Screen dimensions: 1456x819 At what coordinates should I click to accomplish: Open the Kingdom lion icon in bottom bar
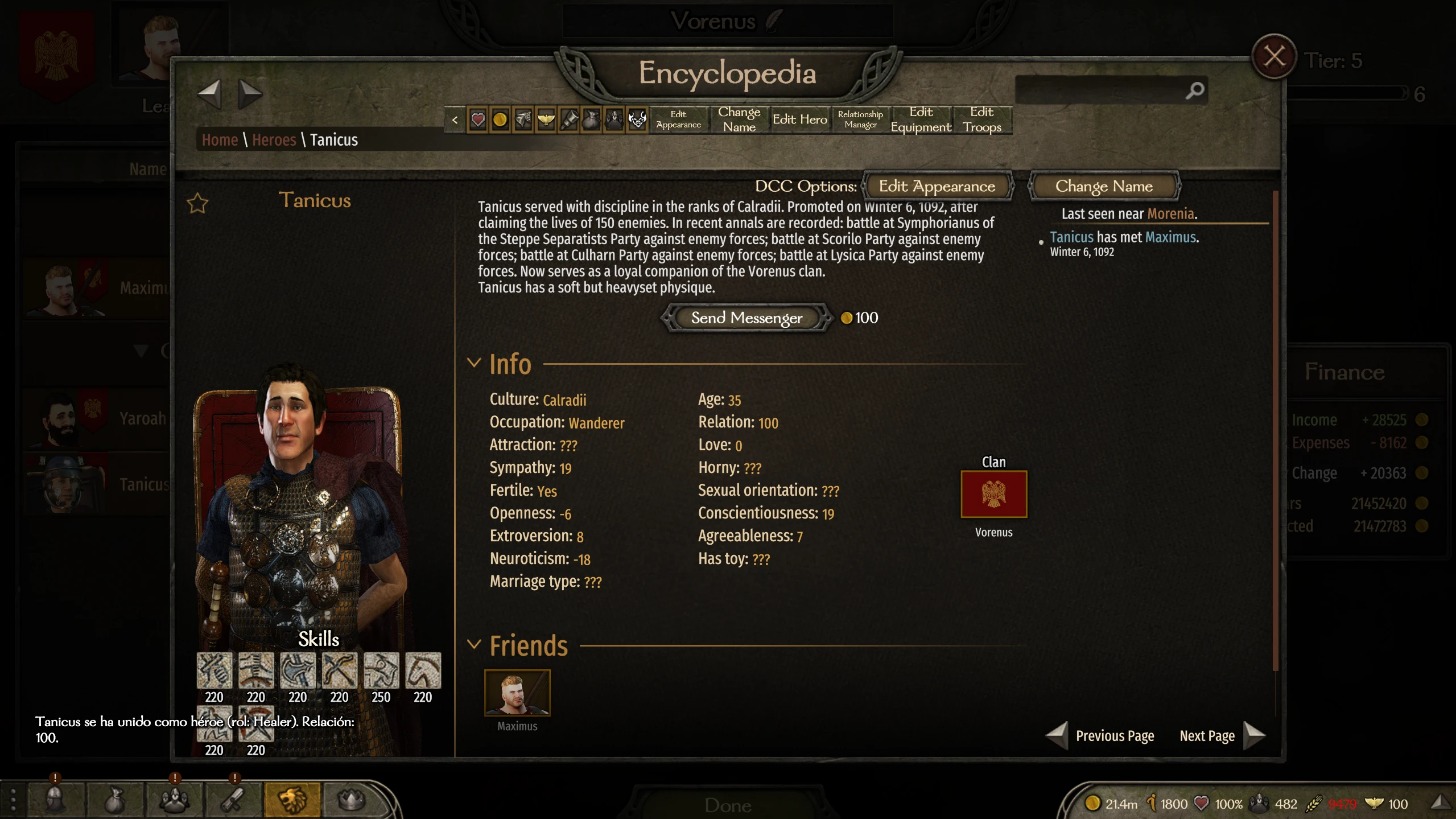point(292,800)
